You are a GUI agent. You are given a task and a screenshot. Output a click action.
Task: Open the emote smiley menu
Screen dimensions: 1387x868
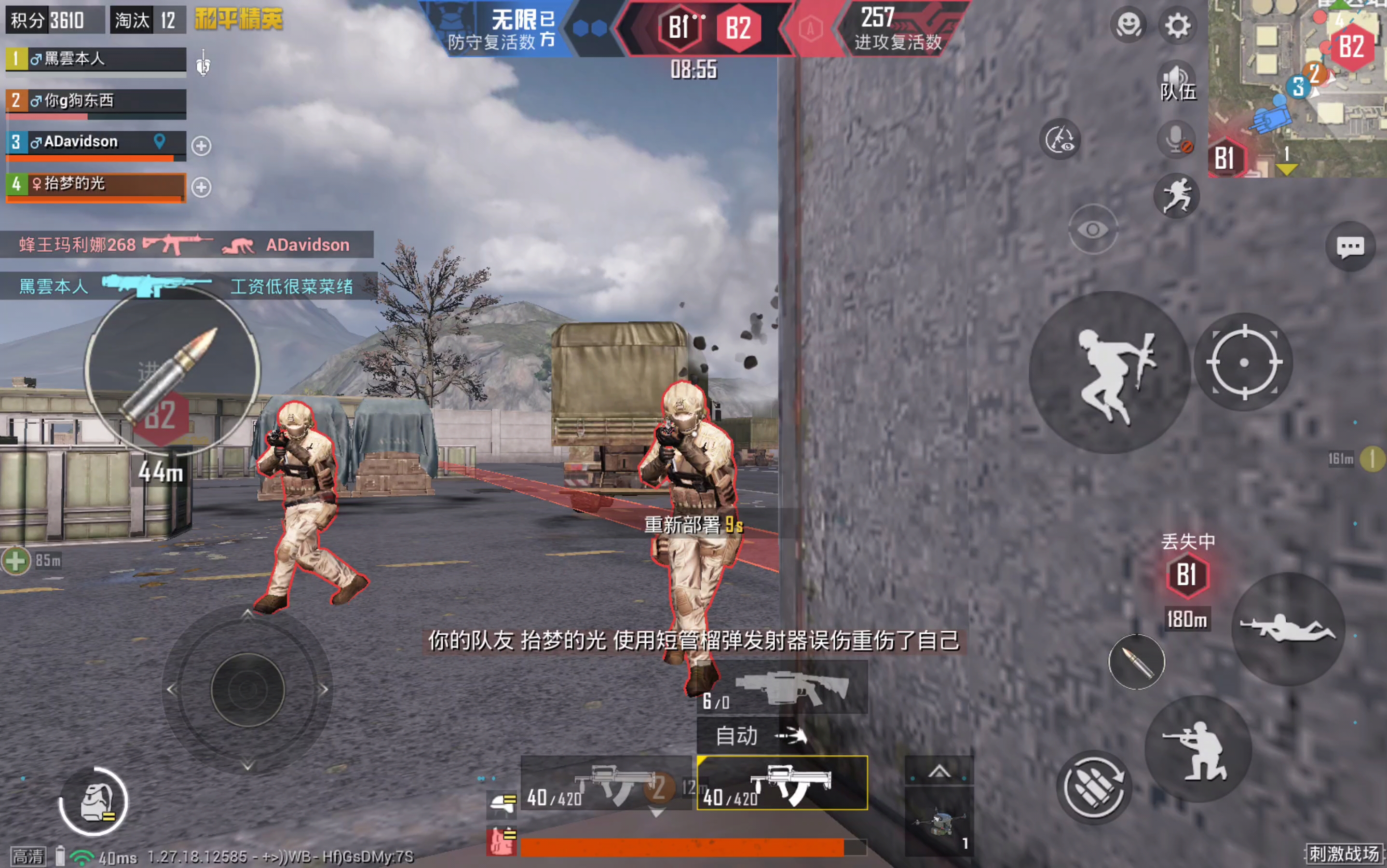(1128, 26)
